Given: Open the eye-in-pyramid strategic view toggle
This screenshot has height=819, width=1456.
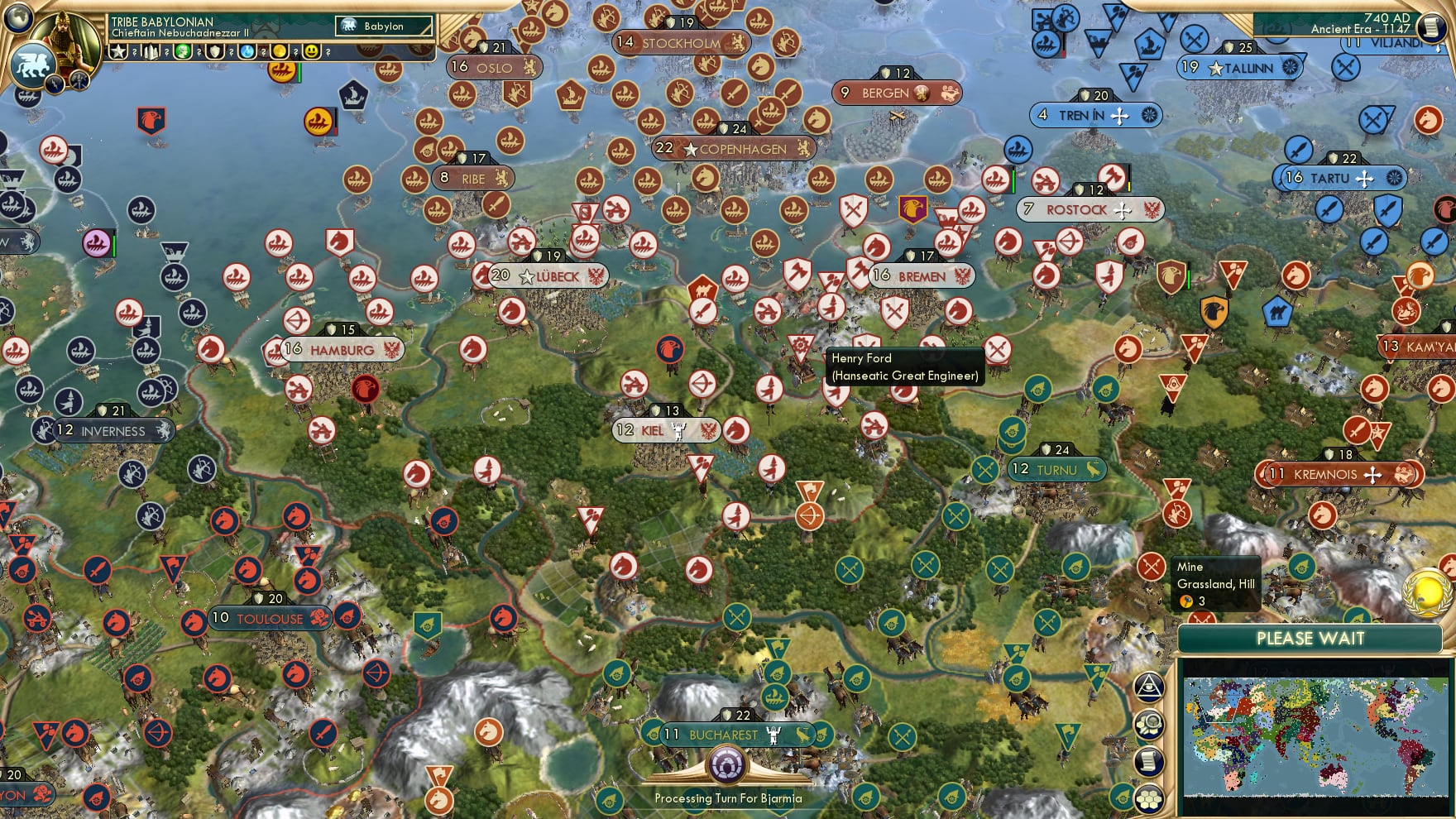Looking at the screenshot, I should [x=1149, y=687].
